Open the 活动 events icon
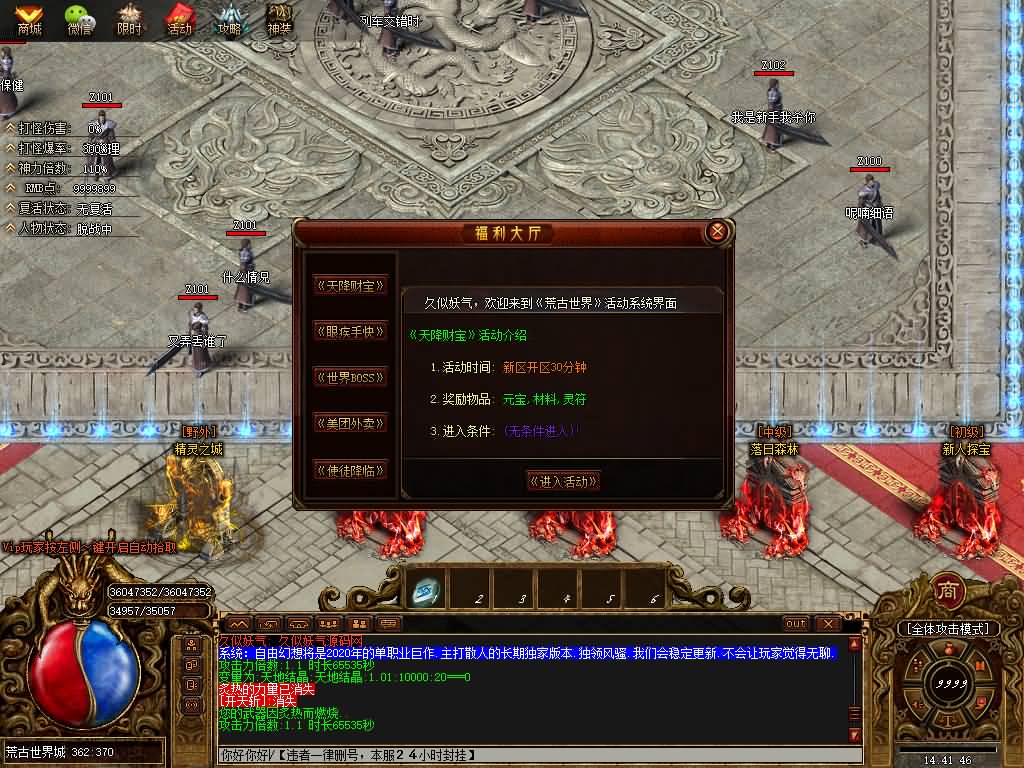The width and height of the screenshot is (1024, 768). click(180, 19)
